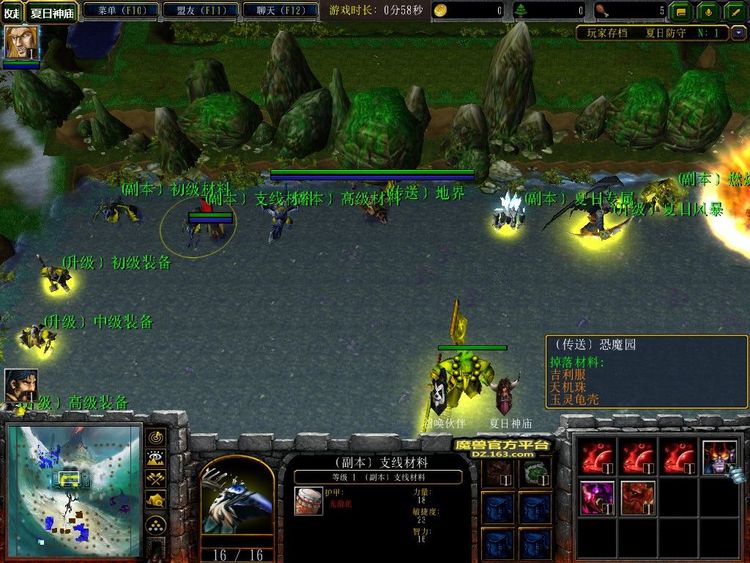
Task: Activate the orange-red beast ability icon
Action: click(x=638, y=497)
